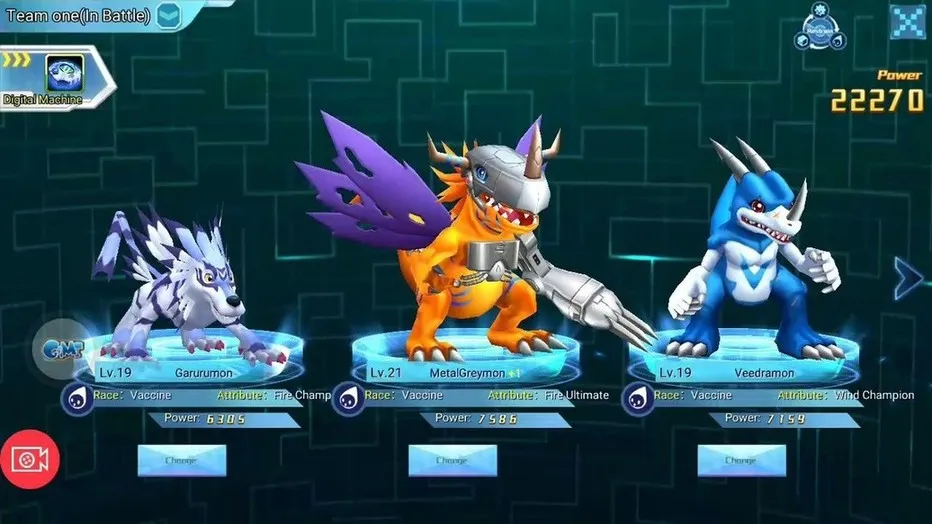Image resolution: width=932 pixels, height=524 pixels.
Task: View MetalGreymon's Vaccine race icon
Action: coord(348,399)
